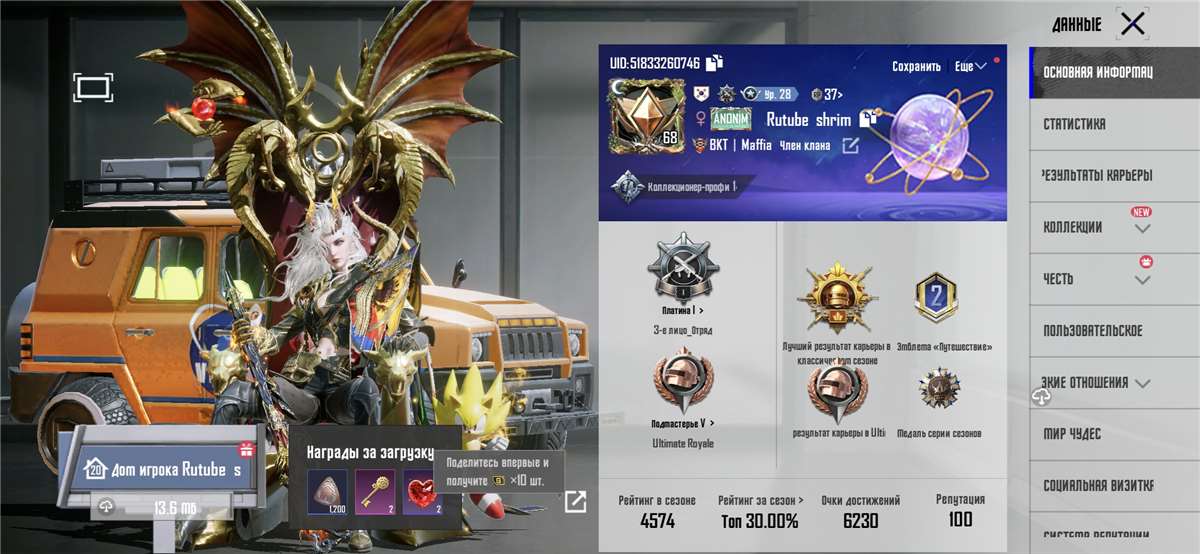
Task: Open the Еще dropdown menu
Action: pos(970,66)
